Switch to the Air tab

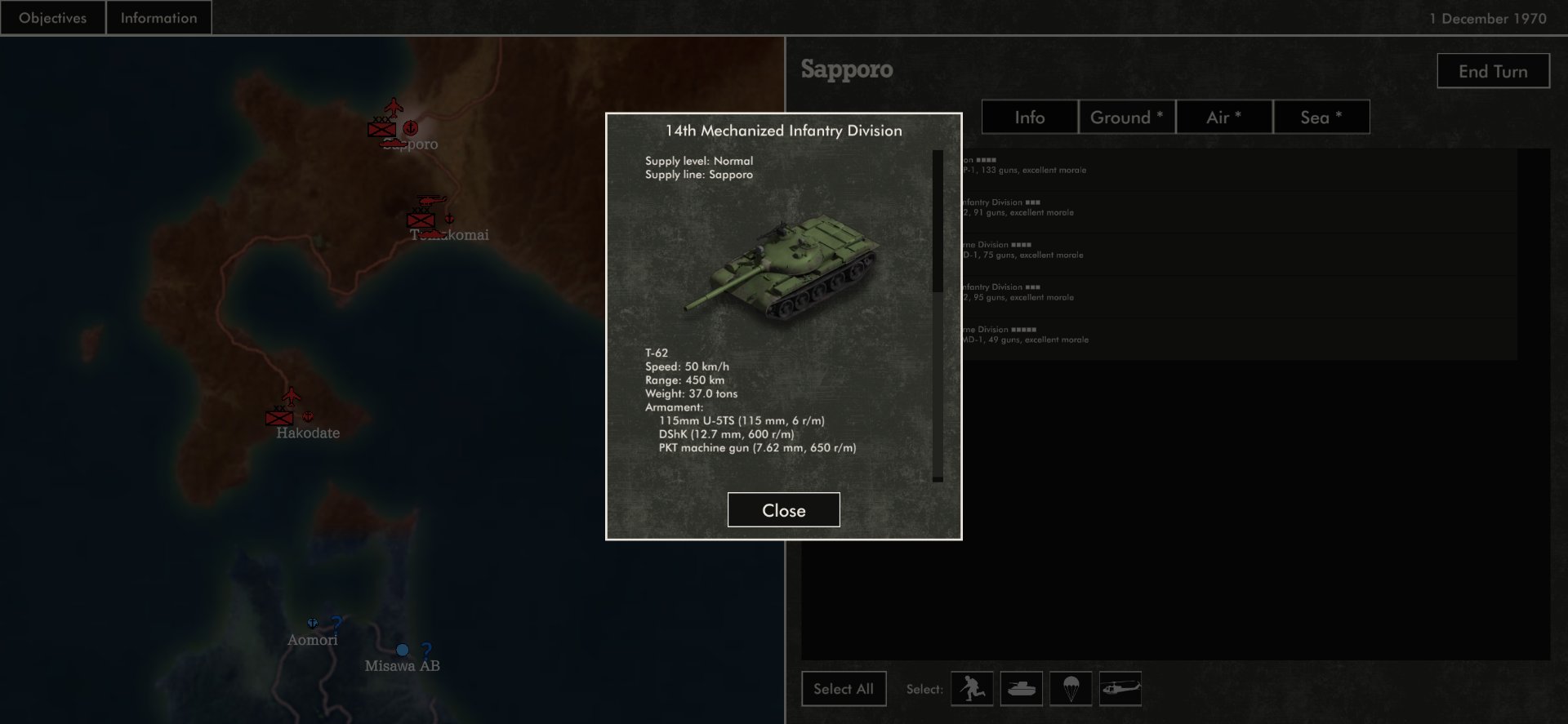[x=1223, y=117]
